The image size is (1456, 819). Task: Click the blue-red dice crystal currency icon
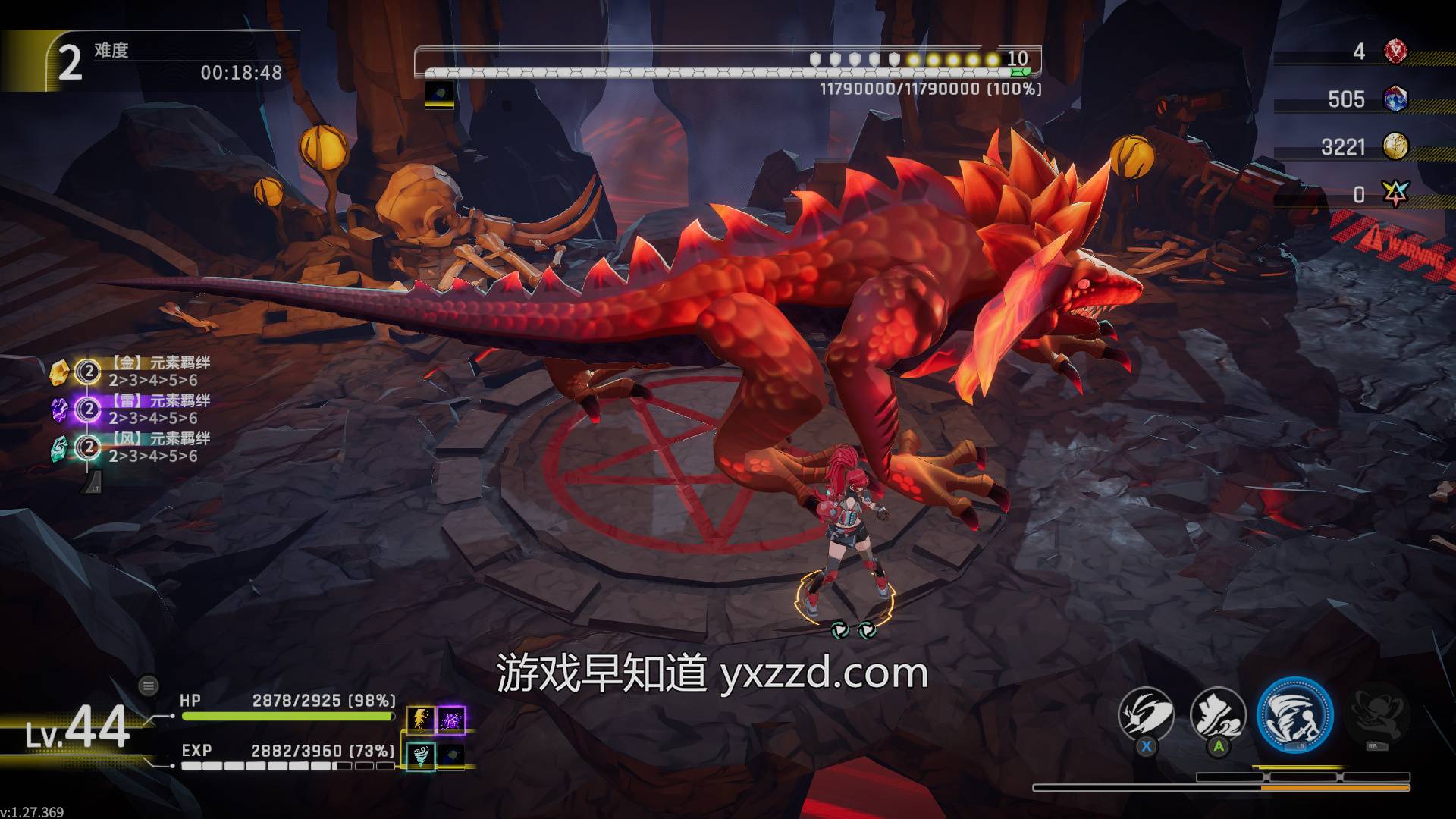pos(1395,99)
